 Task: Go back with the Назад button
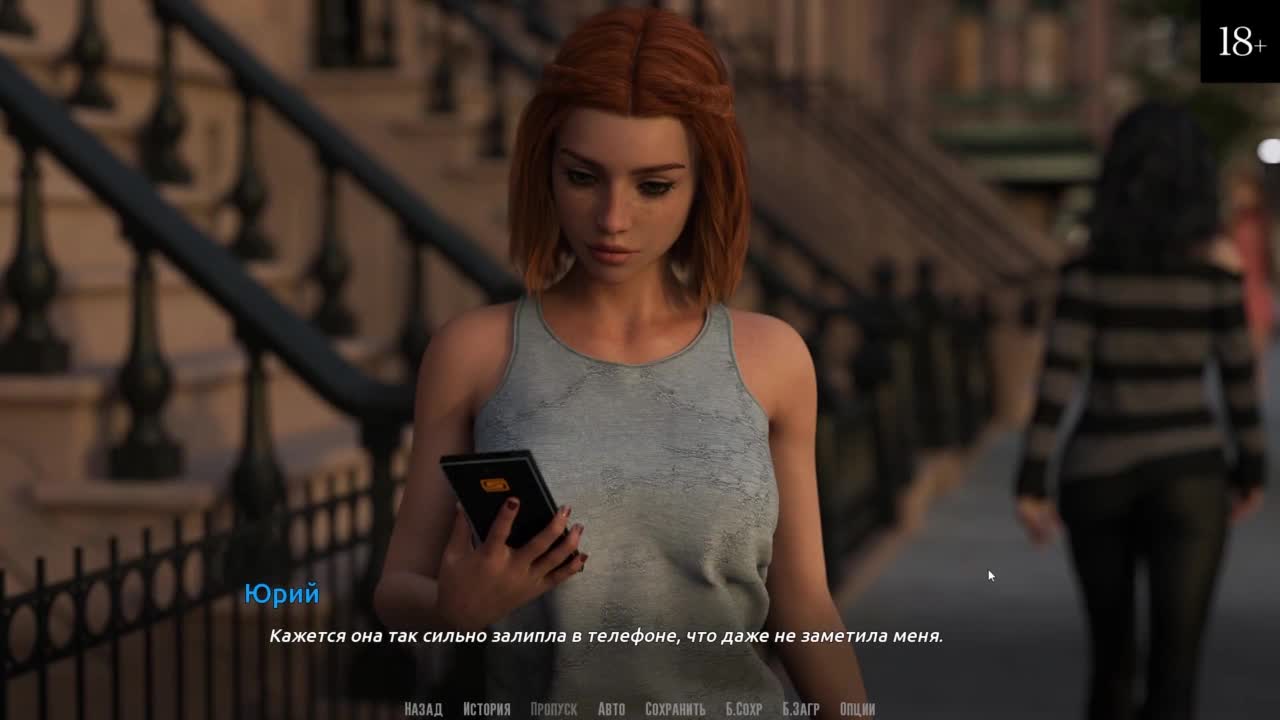click(x=423, y=709)
